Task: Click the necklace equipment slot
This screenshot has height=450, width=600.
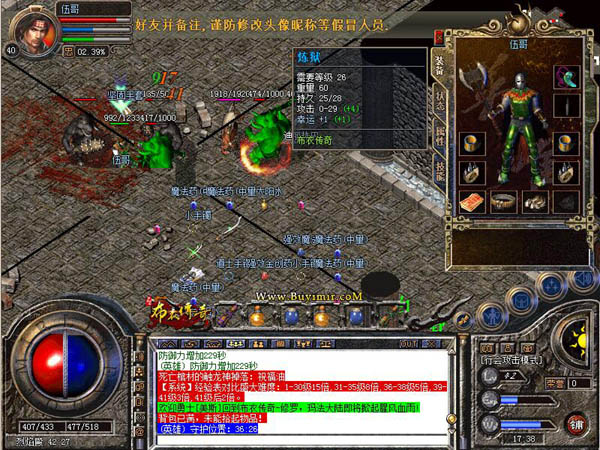Action: 566,77
